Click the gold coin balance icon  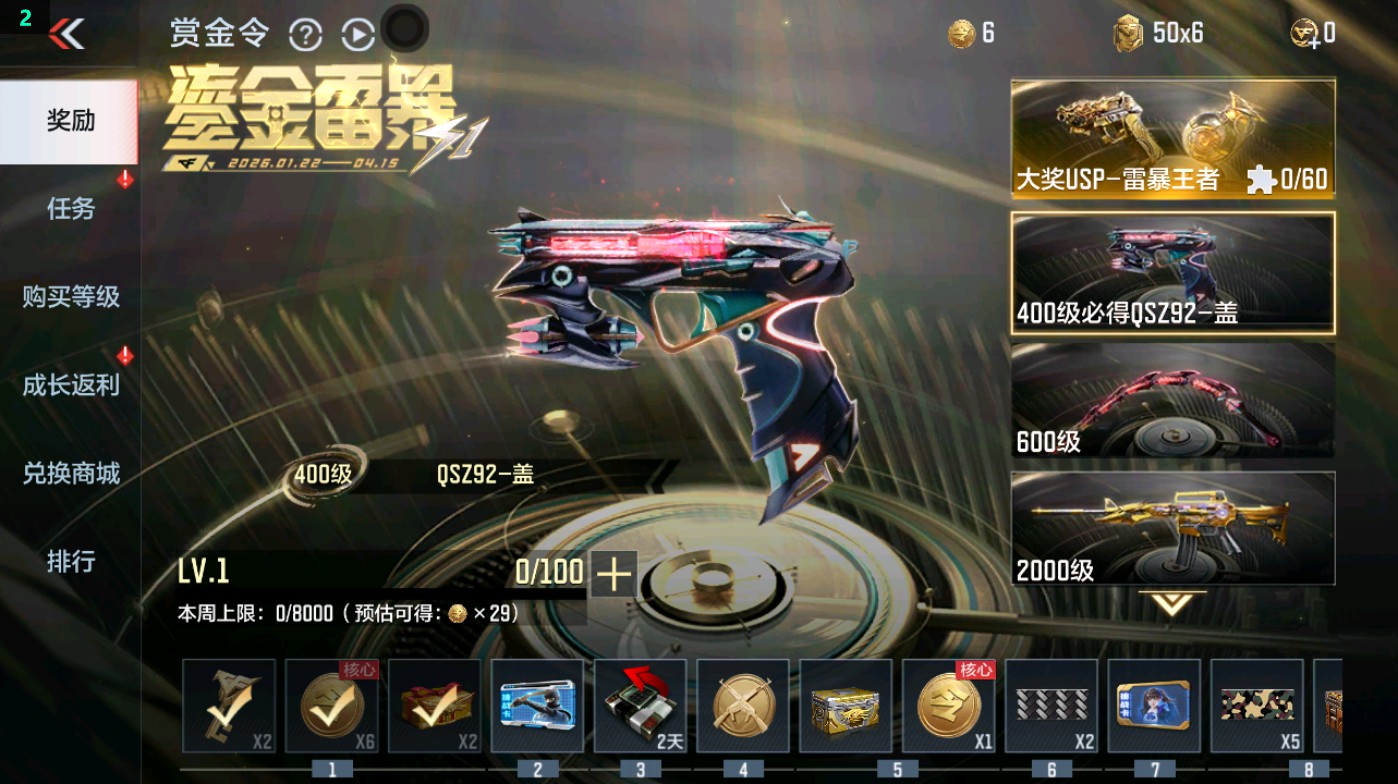click(x=958, y=31)
